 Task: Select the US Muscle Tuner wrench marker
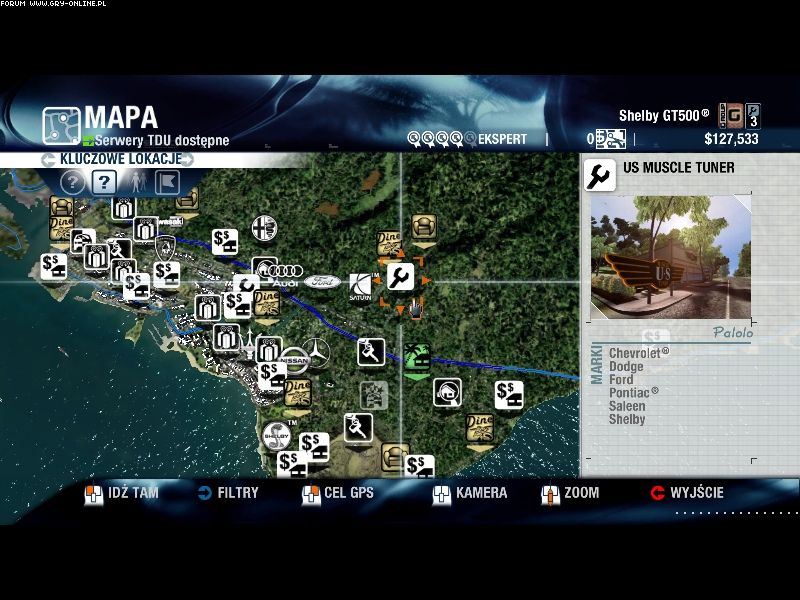400,277
